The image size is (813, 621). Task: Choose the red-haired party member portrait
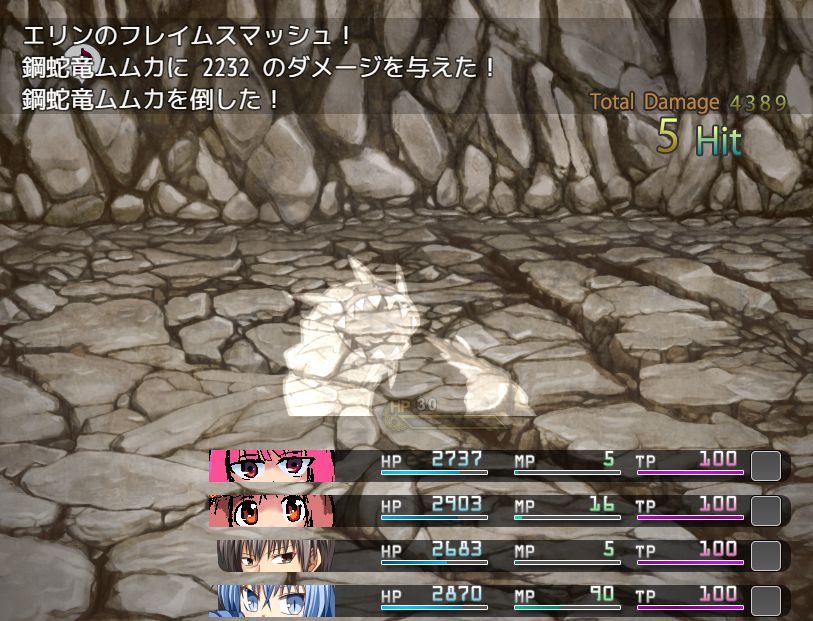pyautogui.click(x=271, y=511)
